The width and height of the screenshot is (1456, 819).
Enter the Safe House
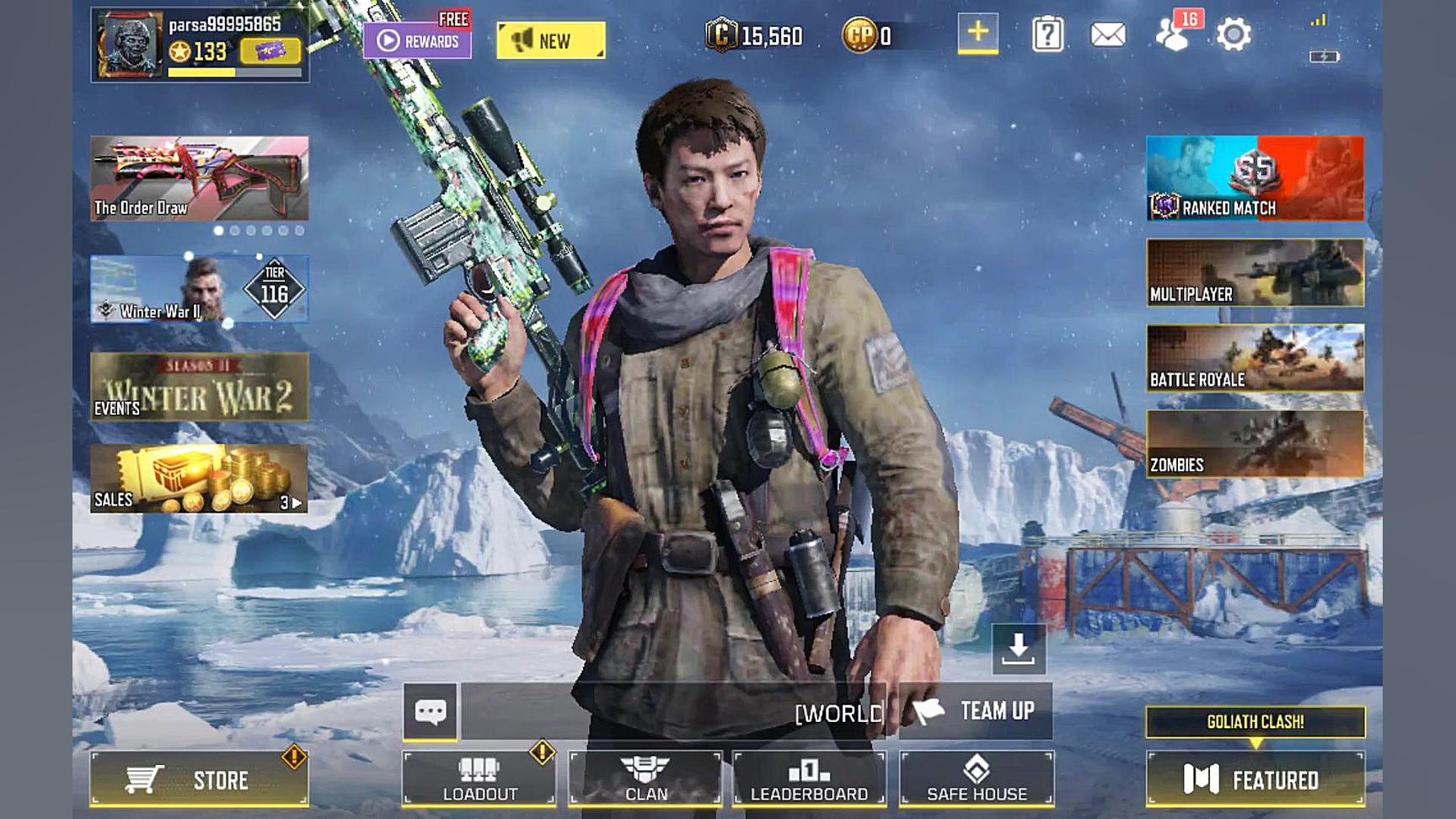[977, 779]
